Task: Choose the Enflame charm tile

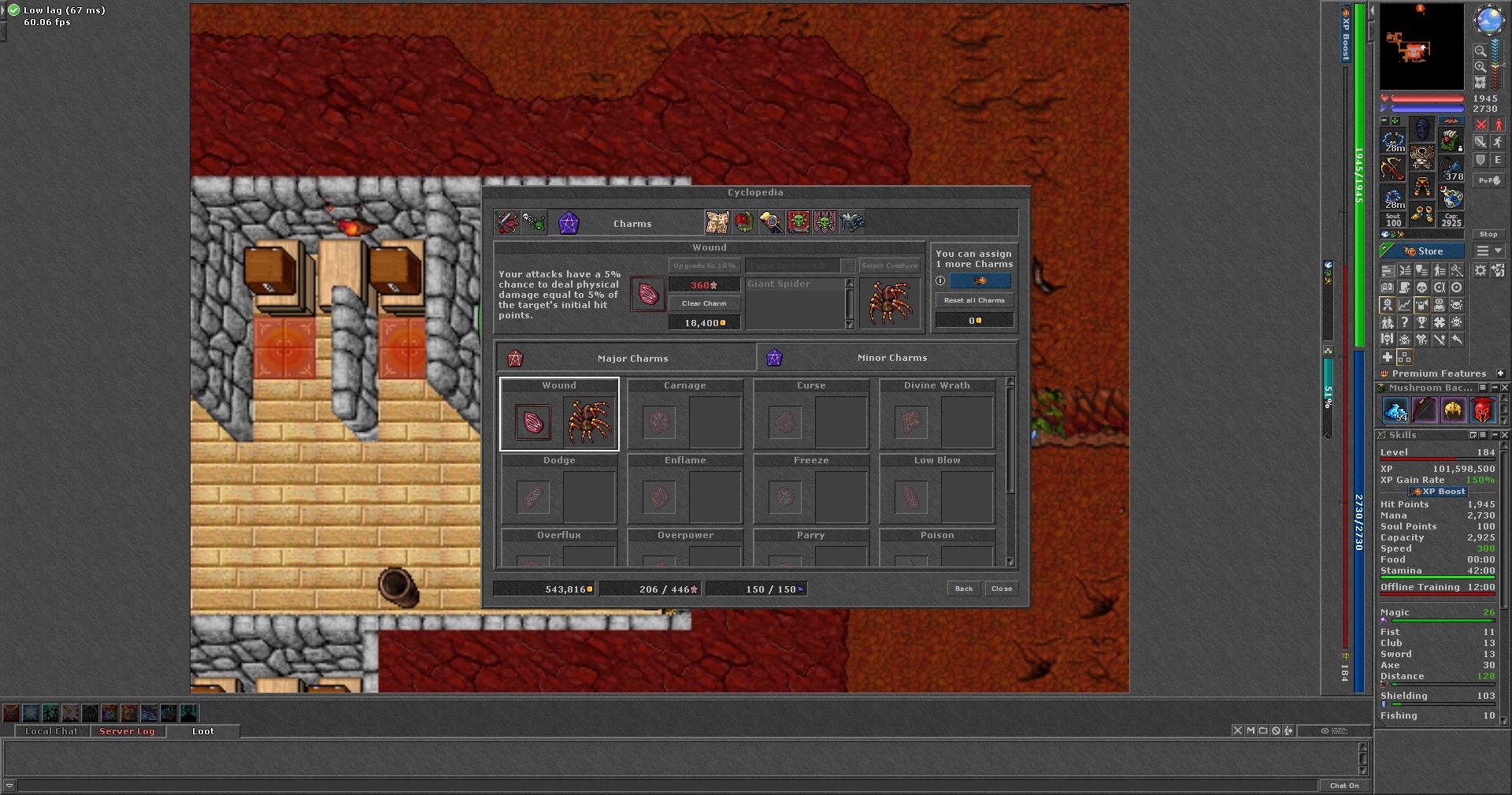Action: (x=685, y=489)
